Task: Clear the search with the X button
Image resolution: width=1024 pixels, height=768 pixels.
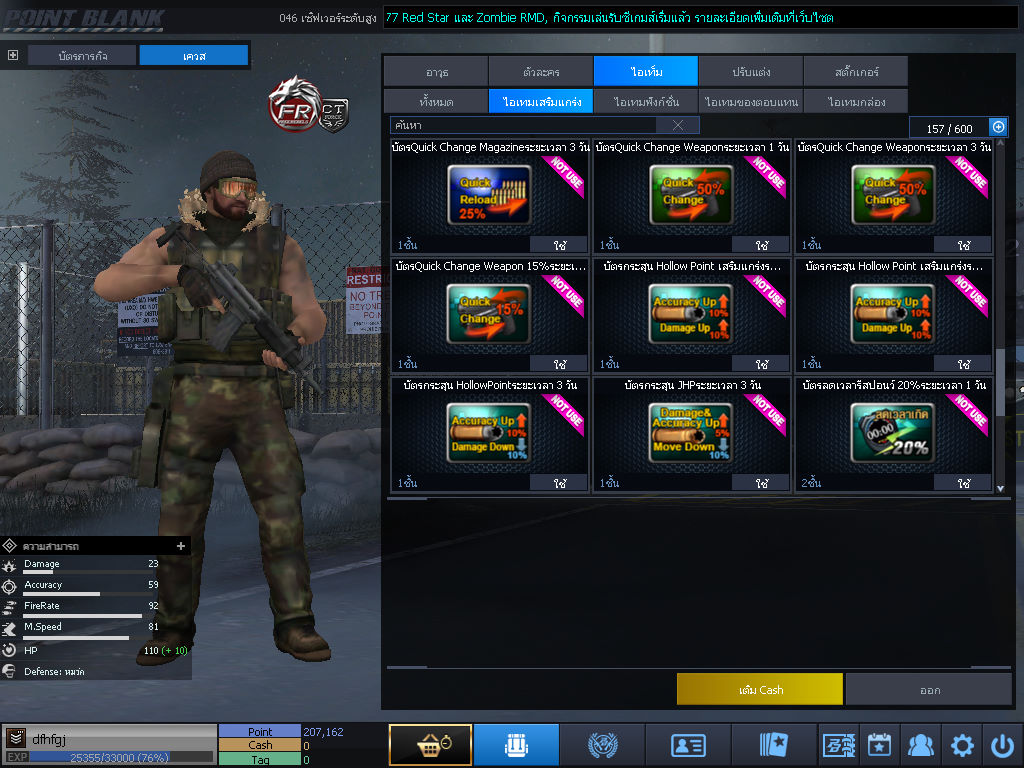Action: point(678,125)
